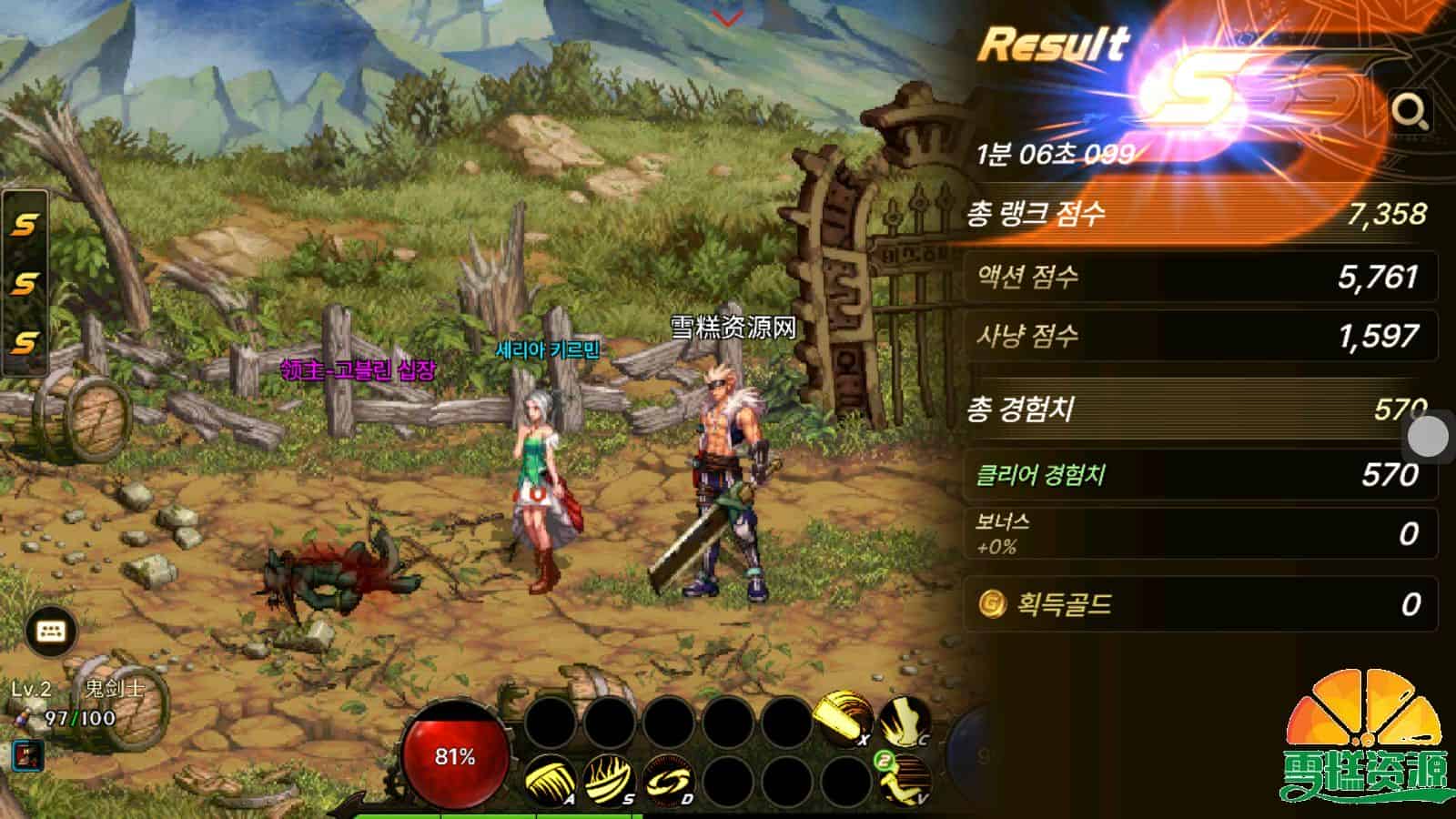The image size is (1456, 819).
Task: Click the magnifier icon on the Result panel
Action: (1410, 111)
